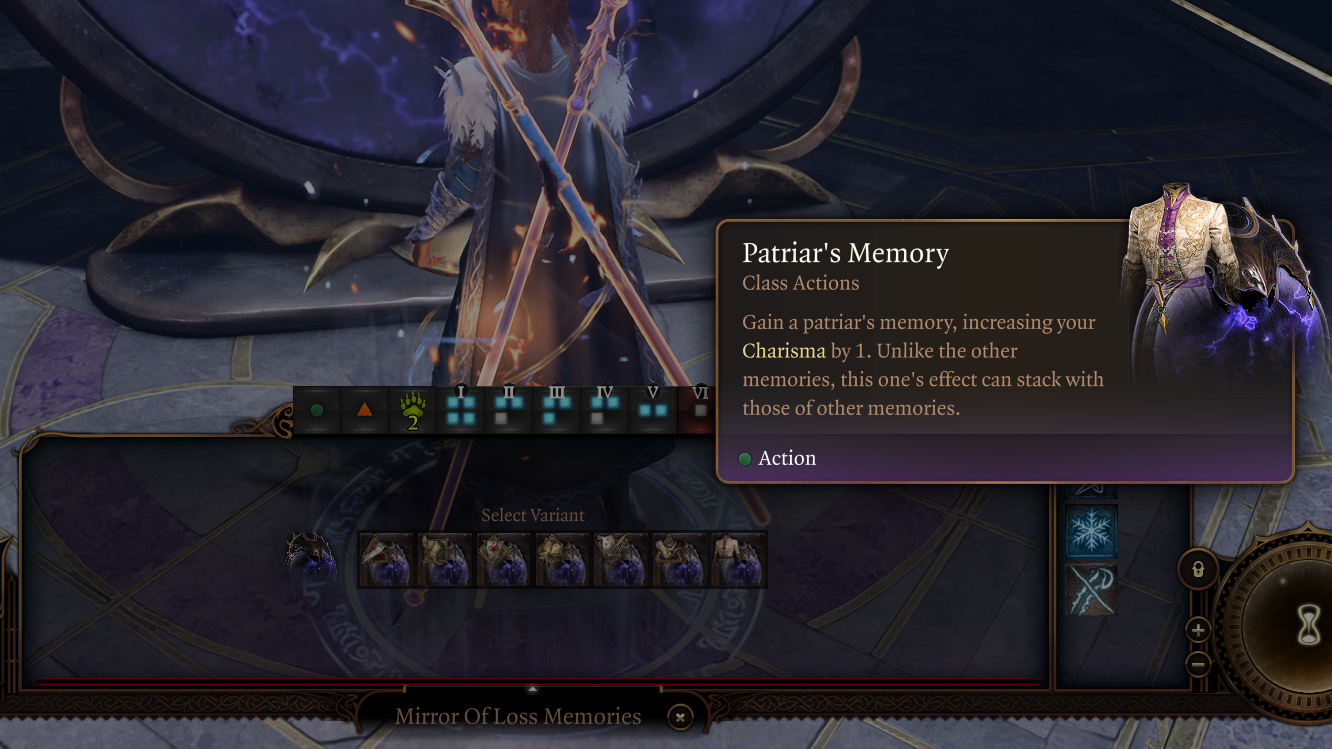This screenshot has width=1332, height=749.
Task: Filter hotbar by orange Bonus Action triangle
Action: click(364, 410)
